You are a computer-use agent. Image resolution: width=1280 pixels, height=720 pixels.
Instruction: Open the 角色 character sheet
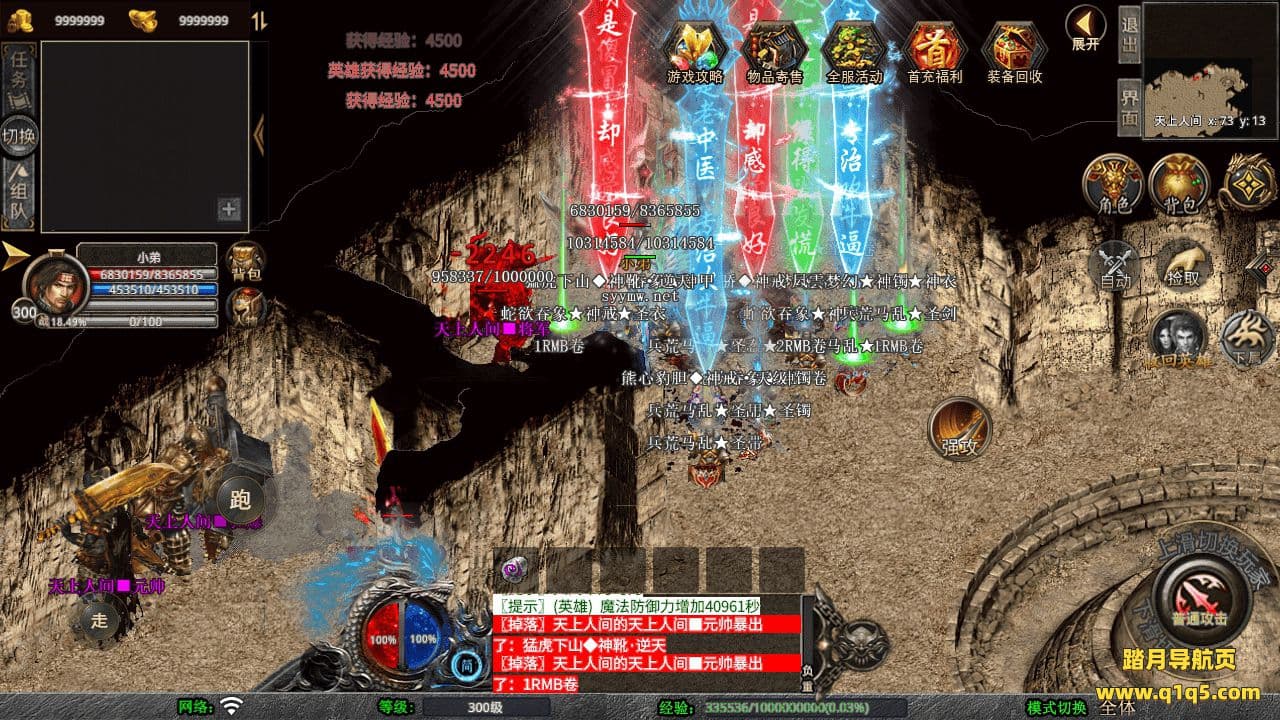click(1114, 184)
